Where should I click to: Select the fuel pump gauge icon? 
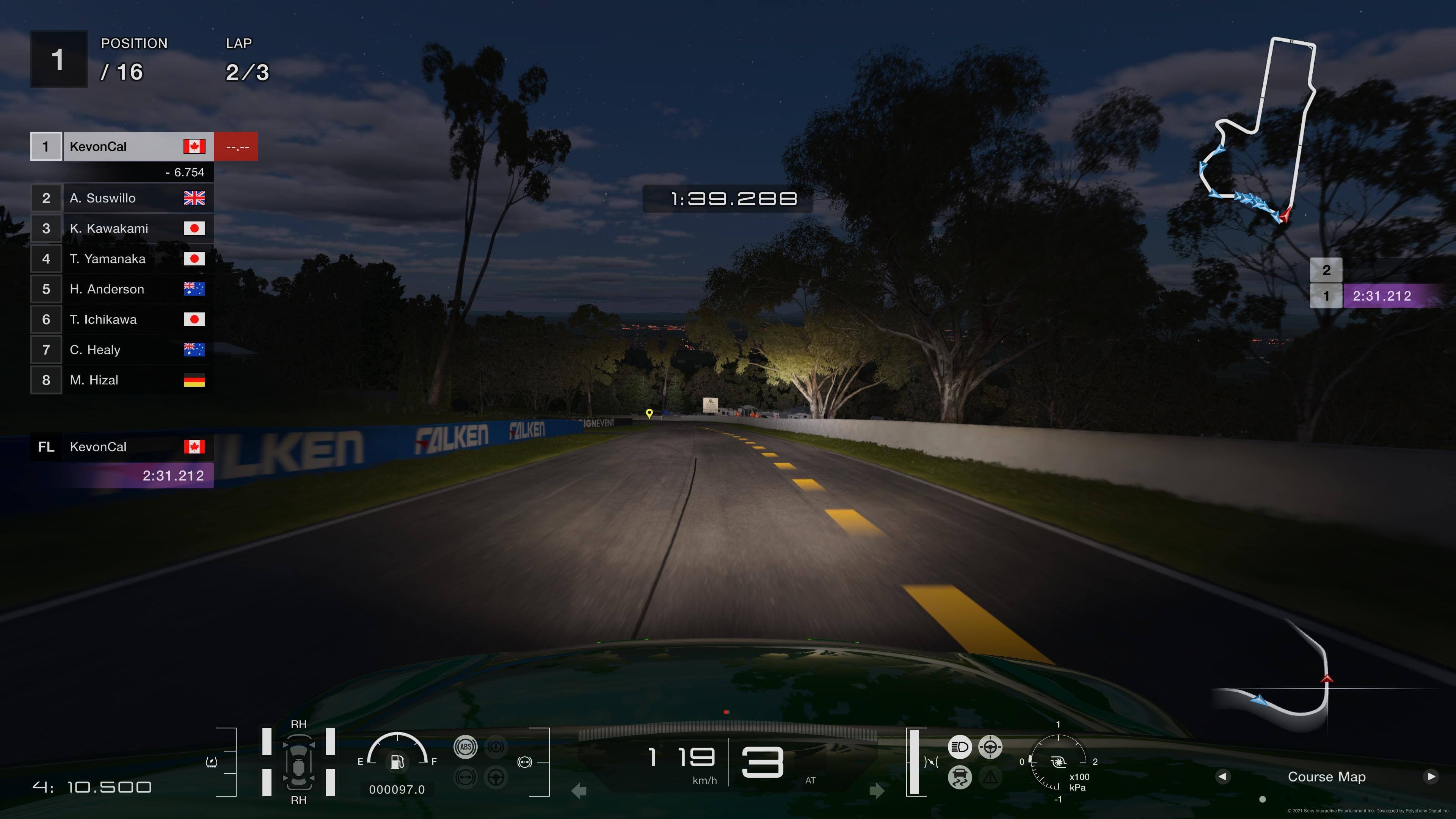tap(397, 761)
